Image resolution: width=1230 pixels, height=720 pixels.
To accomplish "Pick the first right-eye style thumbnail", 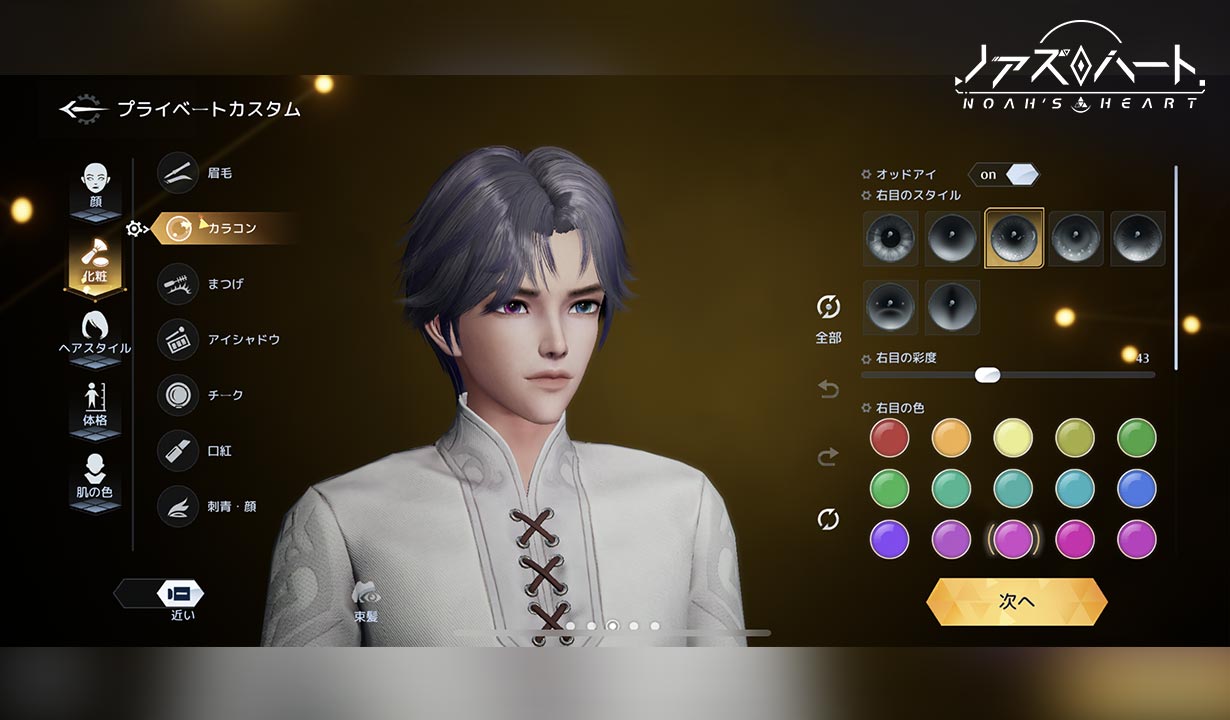I will (x=890, y=238).
